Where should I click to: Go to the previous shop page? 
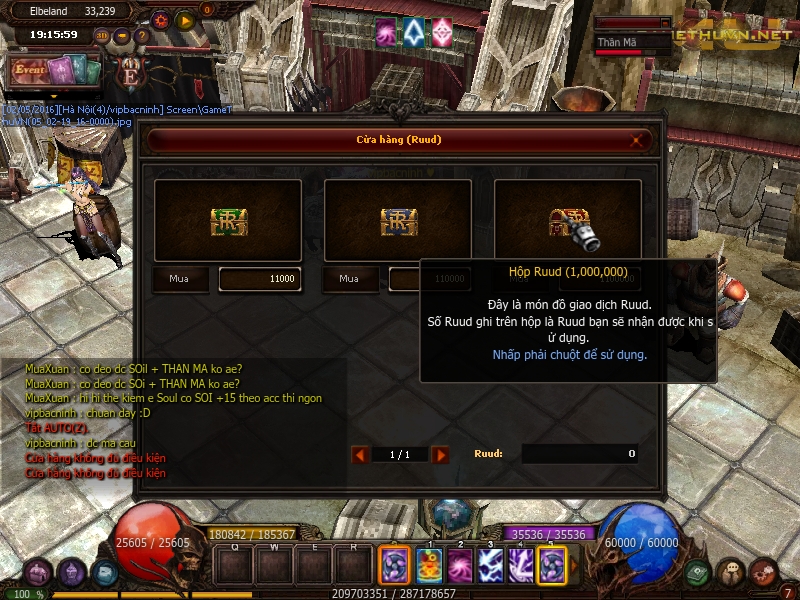point(360,455)
